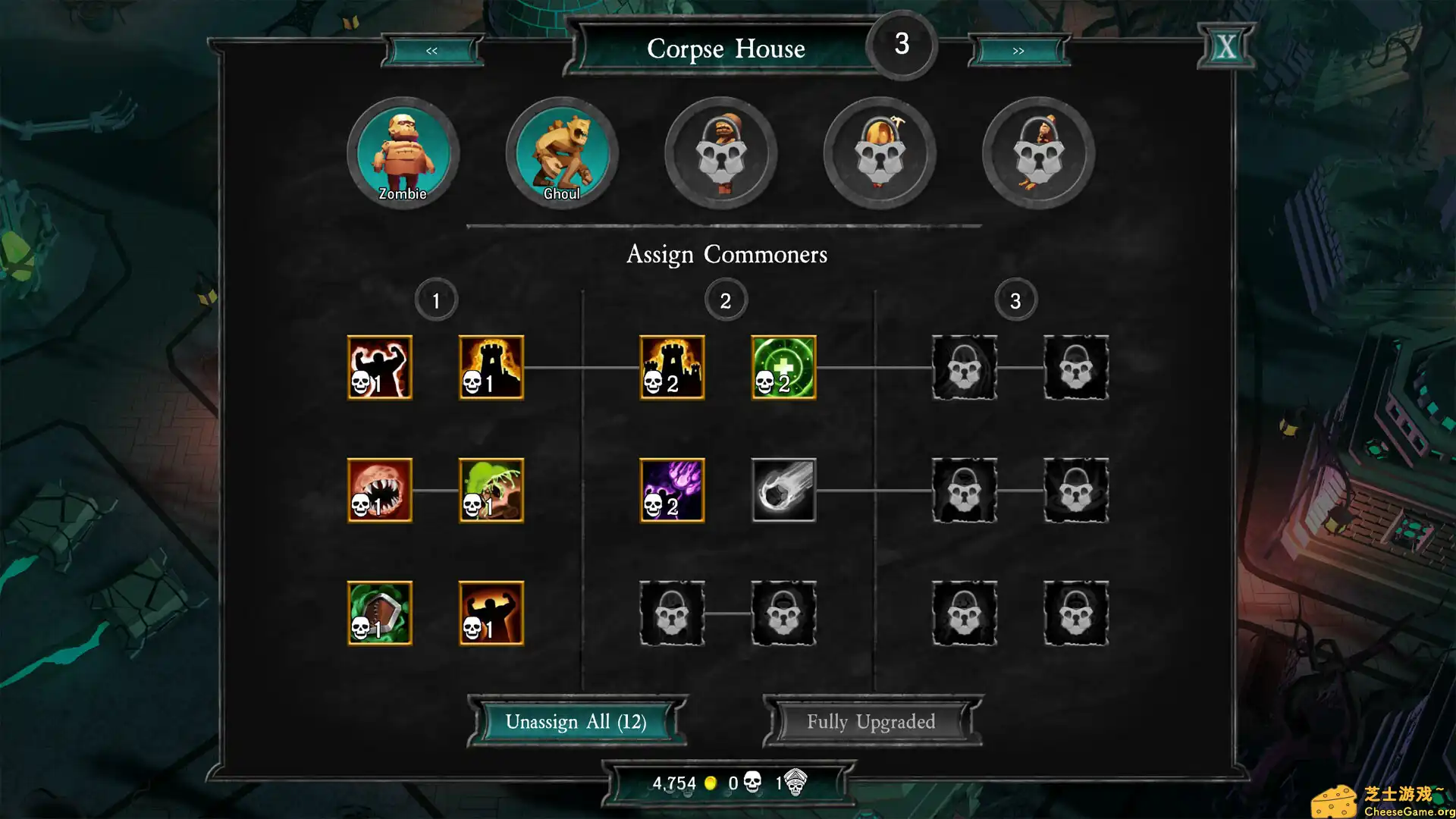Choose the single burning tower upgrade

tap(491, 368)
